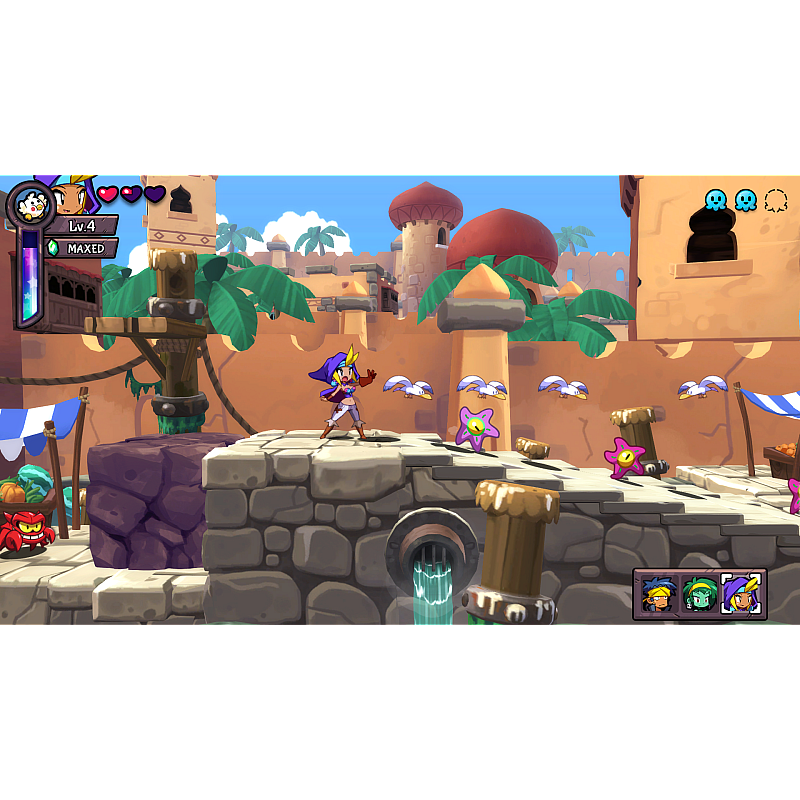
Task: Select the highlighted purple-hooded Sky portrait
Action: pyautogui.click(x=741, y=594)
